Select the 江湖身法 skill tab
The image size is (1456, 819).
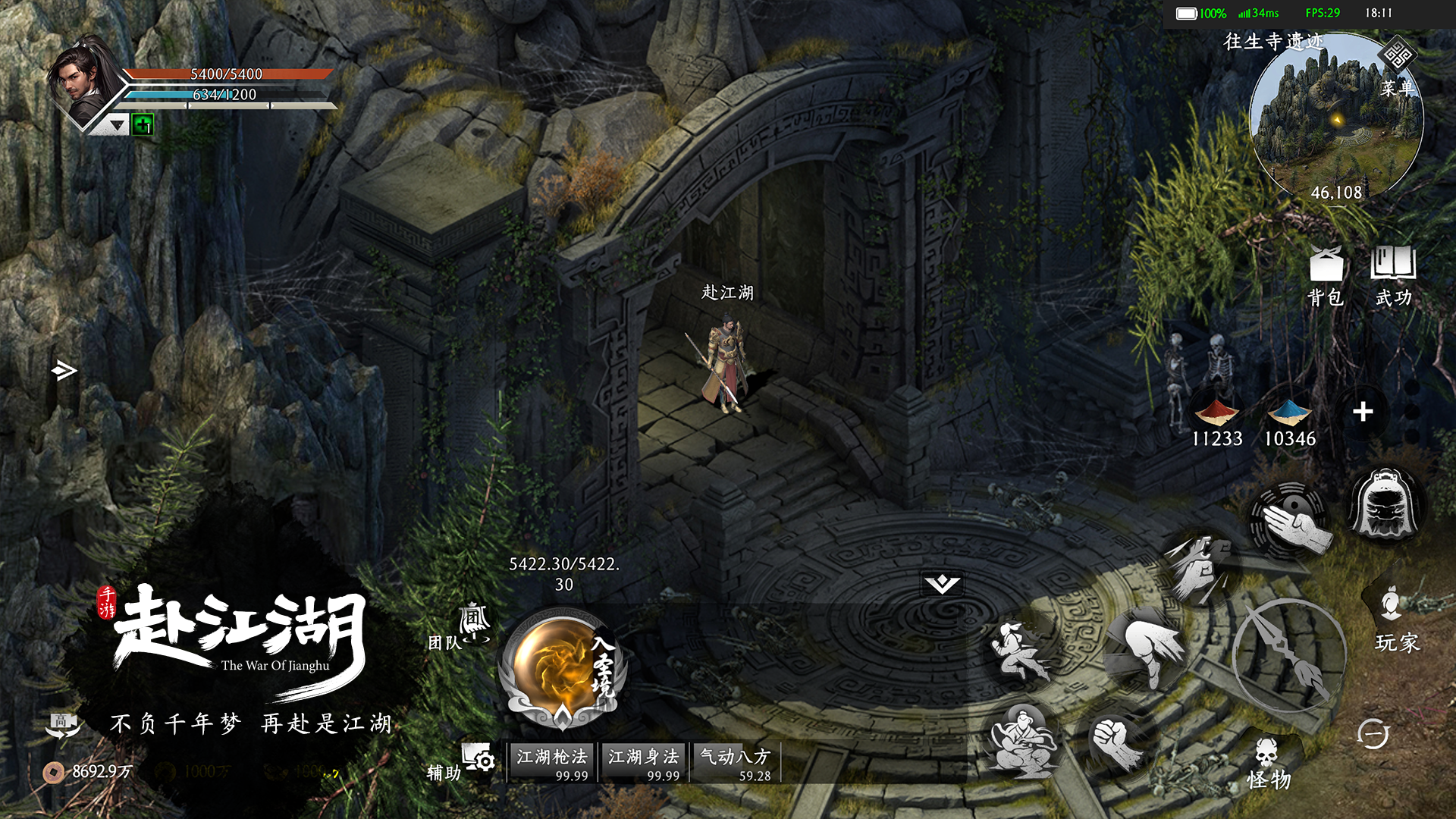pyautogui.click(x=643, y=762)
